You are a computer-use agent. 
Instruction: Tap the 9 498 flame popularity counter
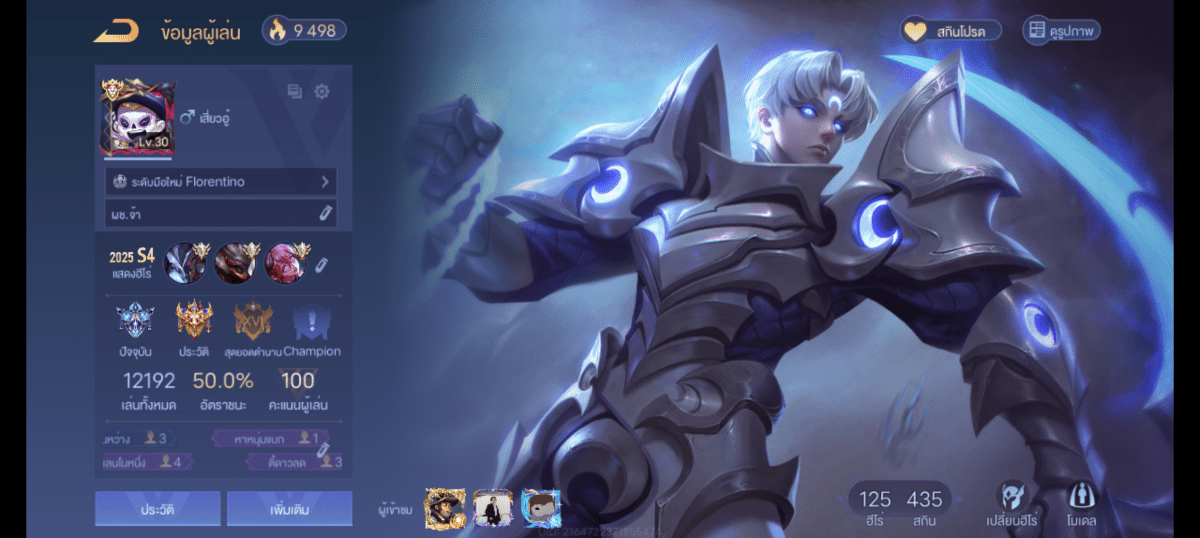304,30
